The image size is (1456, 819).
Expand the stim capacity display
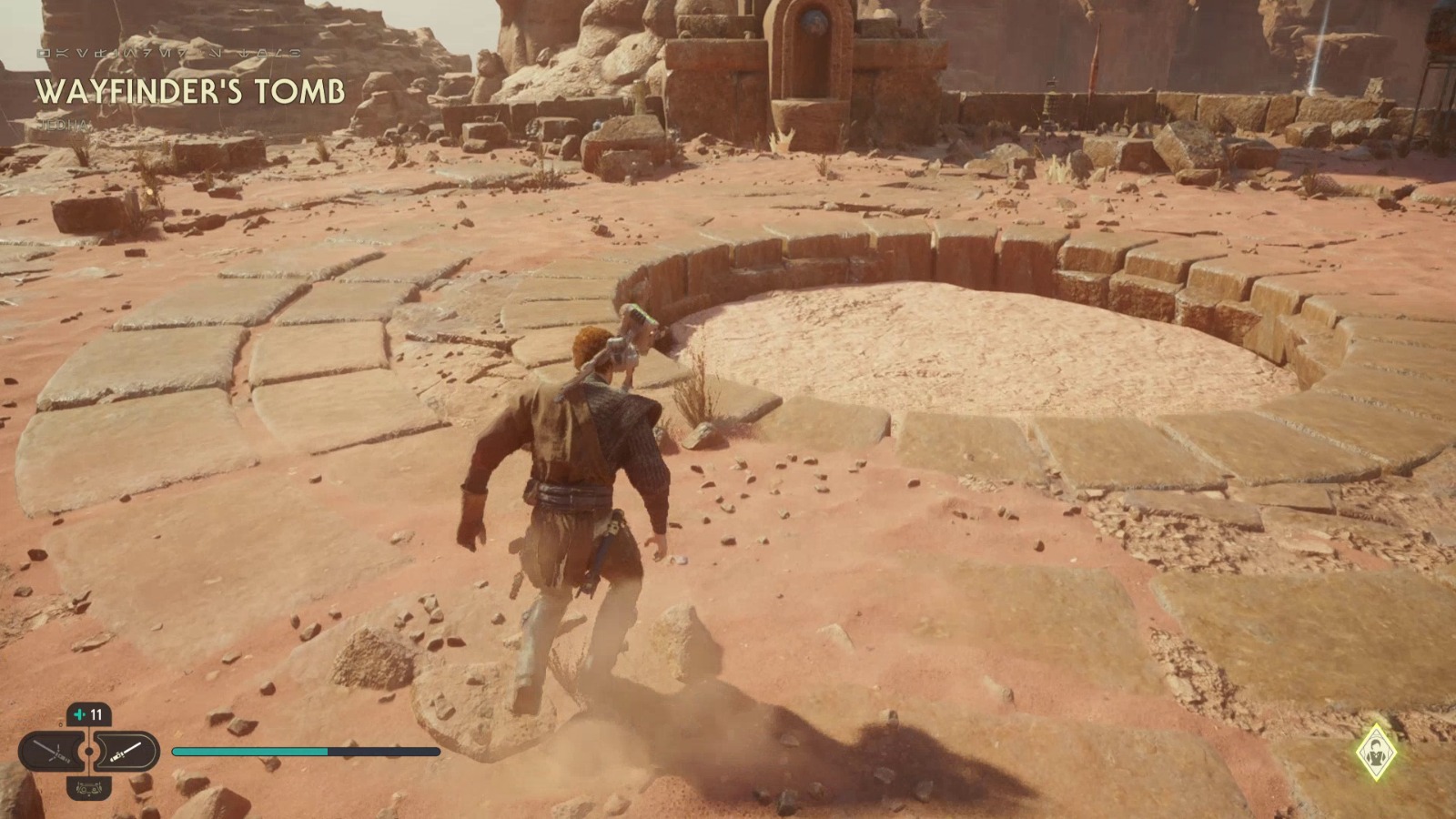[88, 715]
